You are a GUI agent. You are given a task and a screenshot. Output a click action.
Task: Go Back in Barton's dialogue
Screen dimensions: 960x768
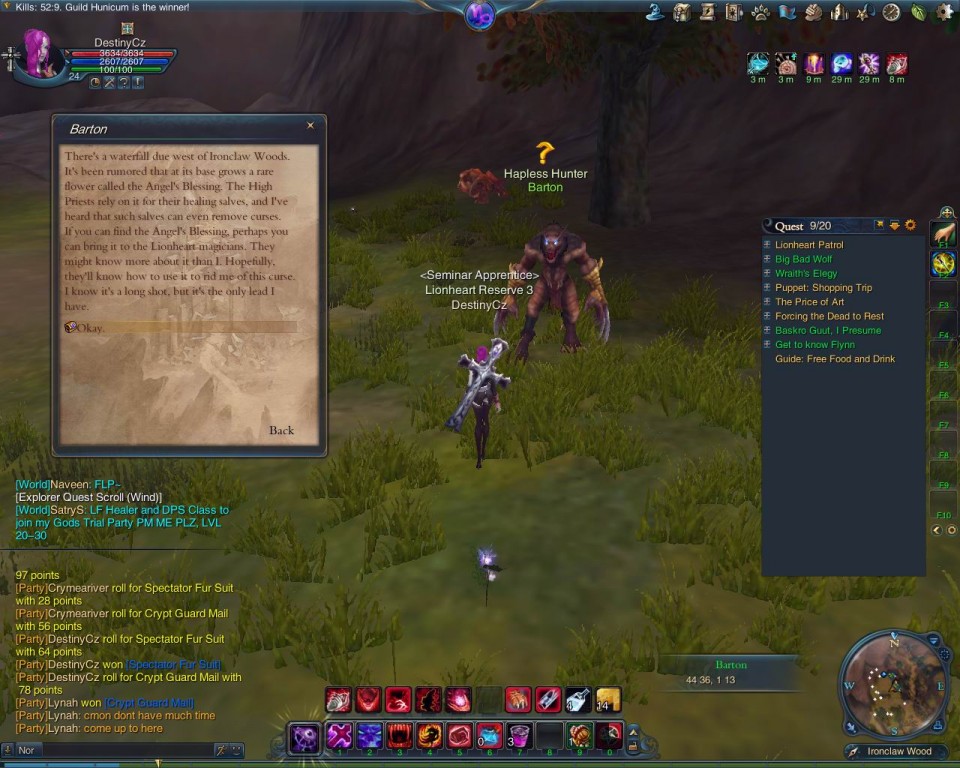coord(281,430)
